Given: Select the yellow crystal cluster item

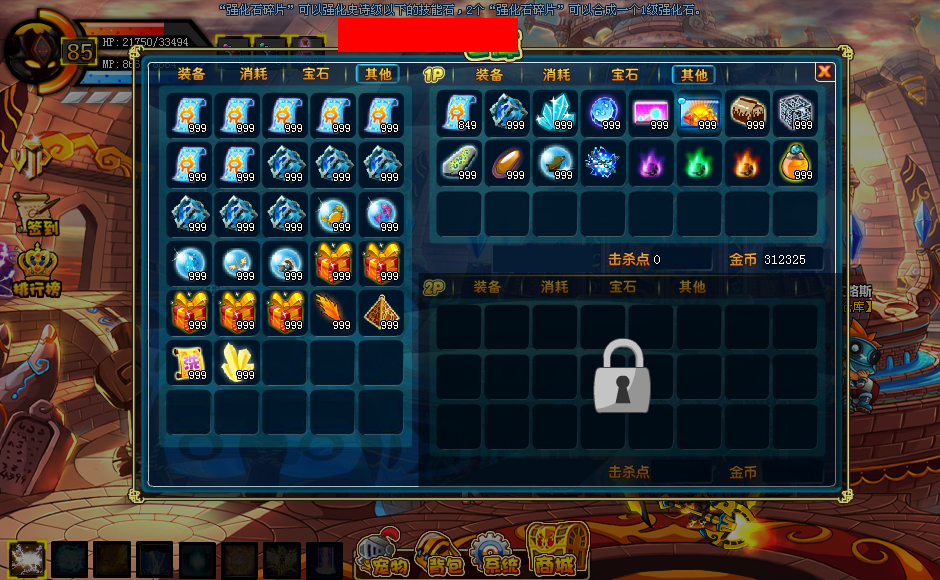Looking at the screenshot, I should [x=237, y=361].
